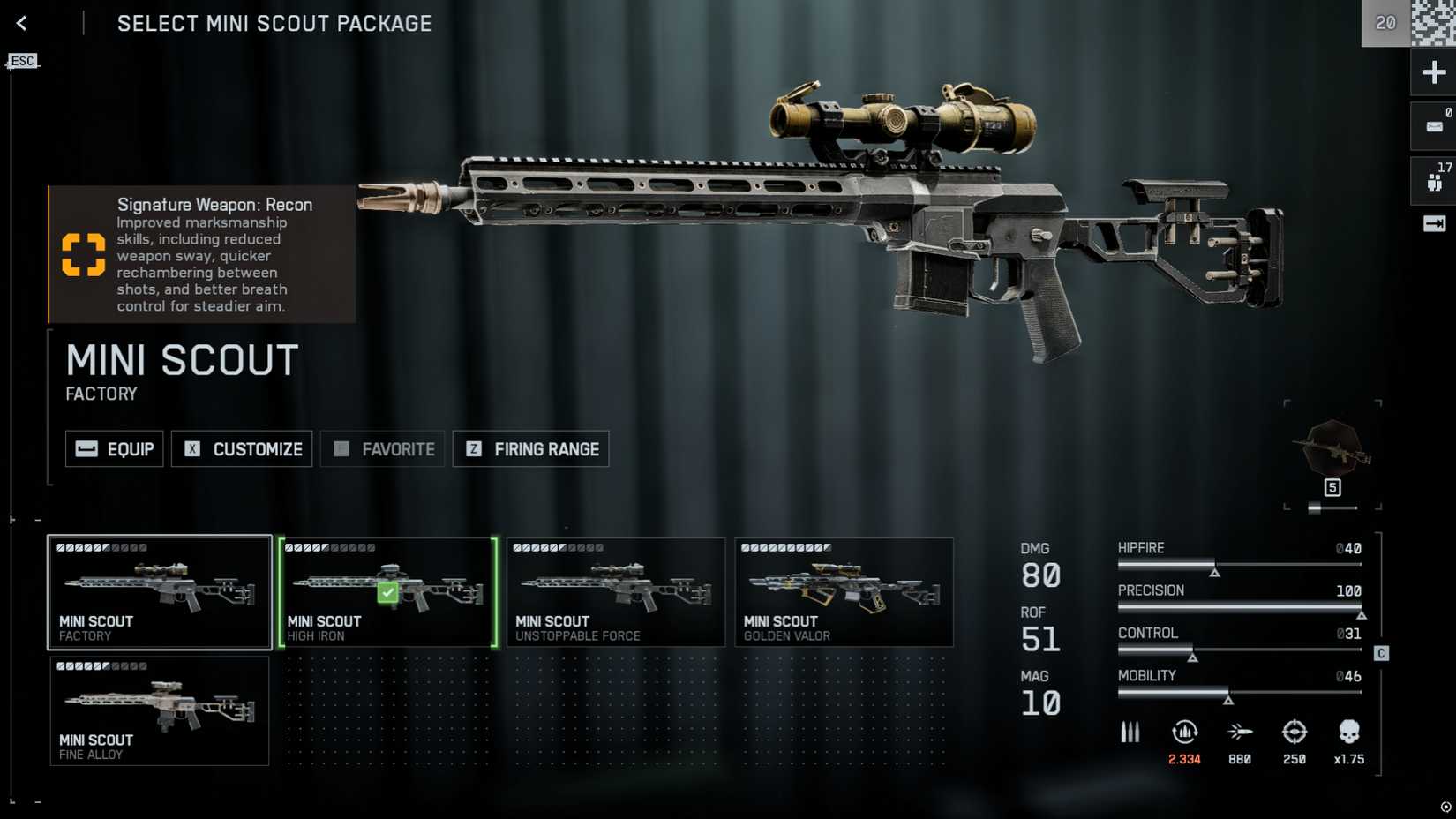Viewport: 1456px width, 819px height.
Task: Equip the Mini Scout Factory package
Action: coord(115,449)
